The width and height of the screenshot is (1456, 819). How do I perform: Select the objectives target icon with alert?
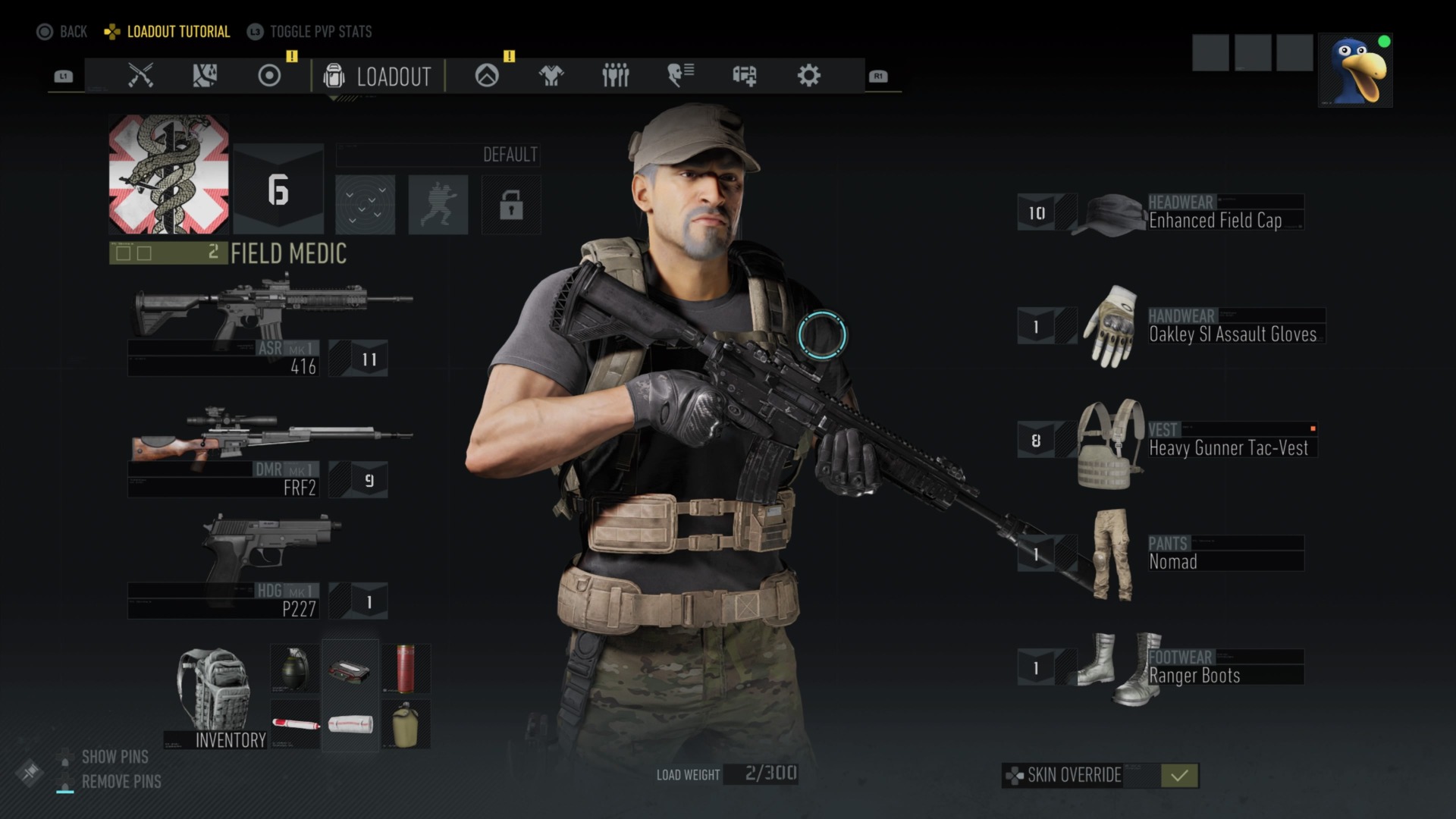tap(268, 76)
